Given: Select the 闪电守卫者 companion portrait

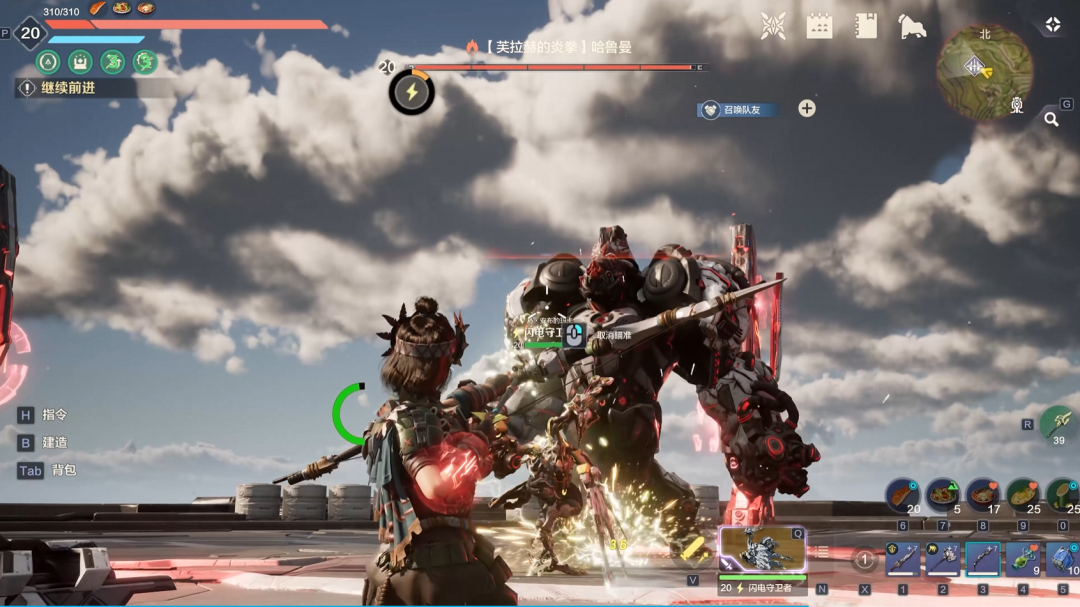Looking at the screenshot, I should click(x=762, y=549).
